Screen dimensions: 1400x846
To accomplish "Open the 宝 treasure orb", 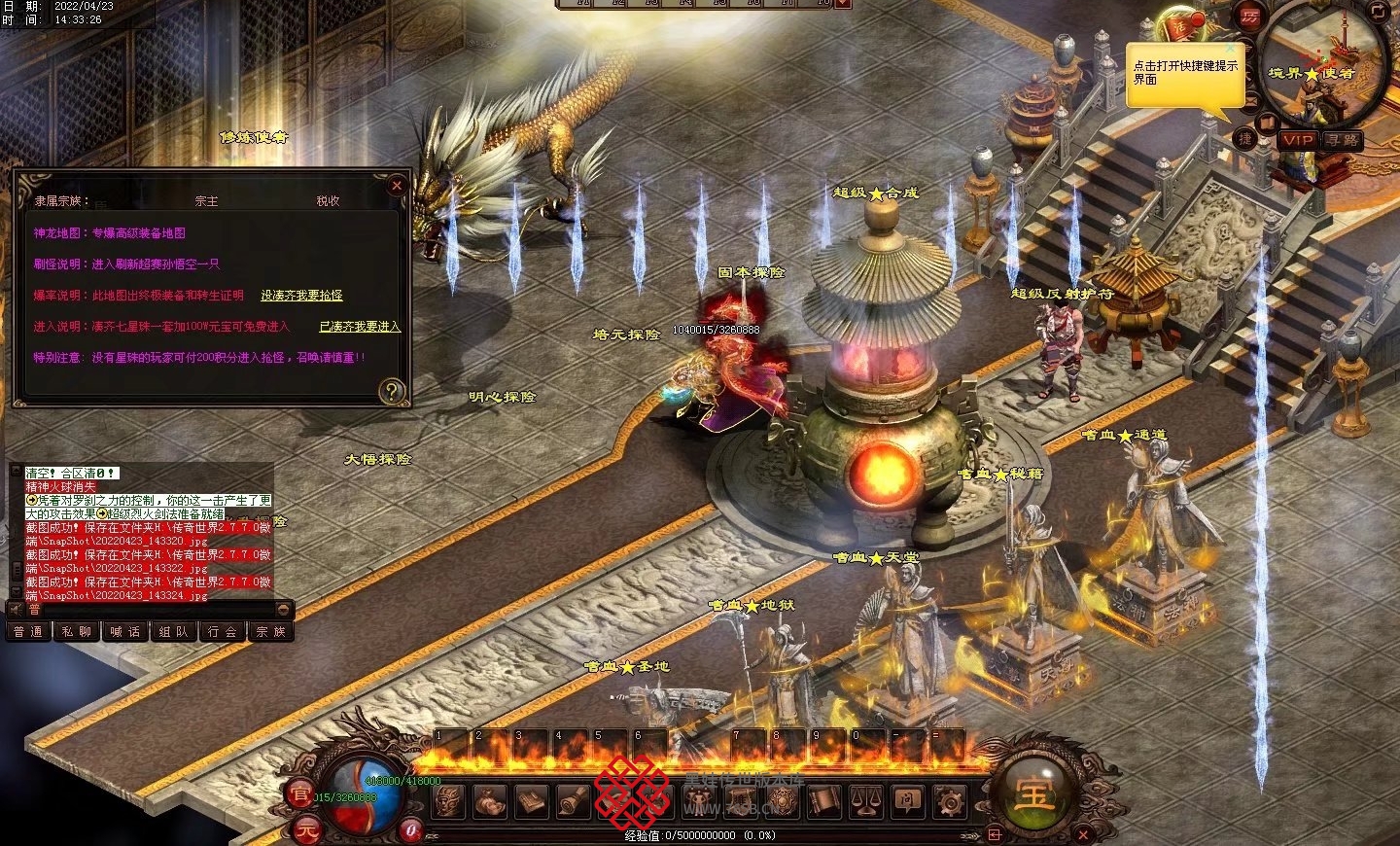I will pos(1034,793).
